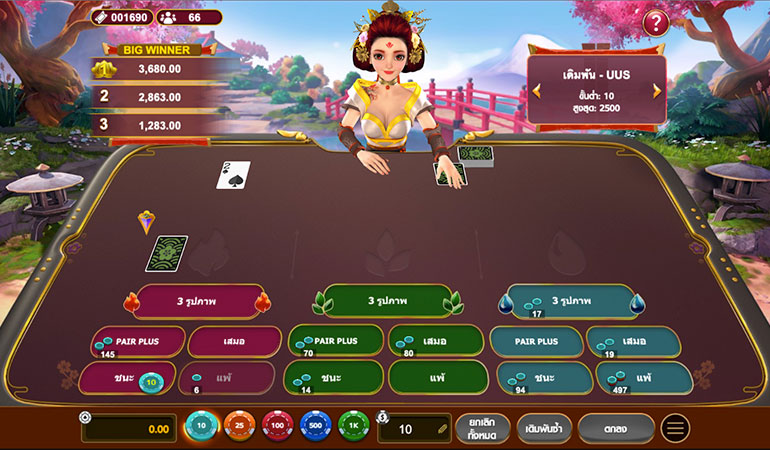Place bet on green แพ้ area
770x450 pixels.
[435, 377]
